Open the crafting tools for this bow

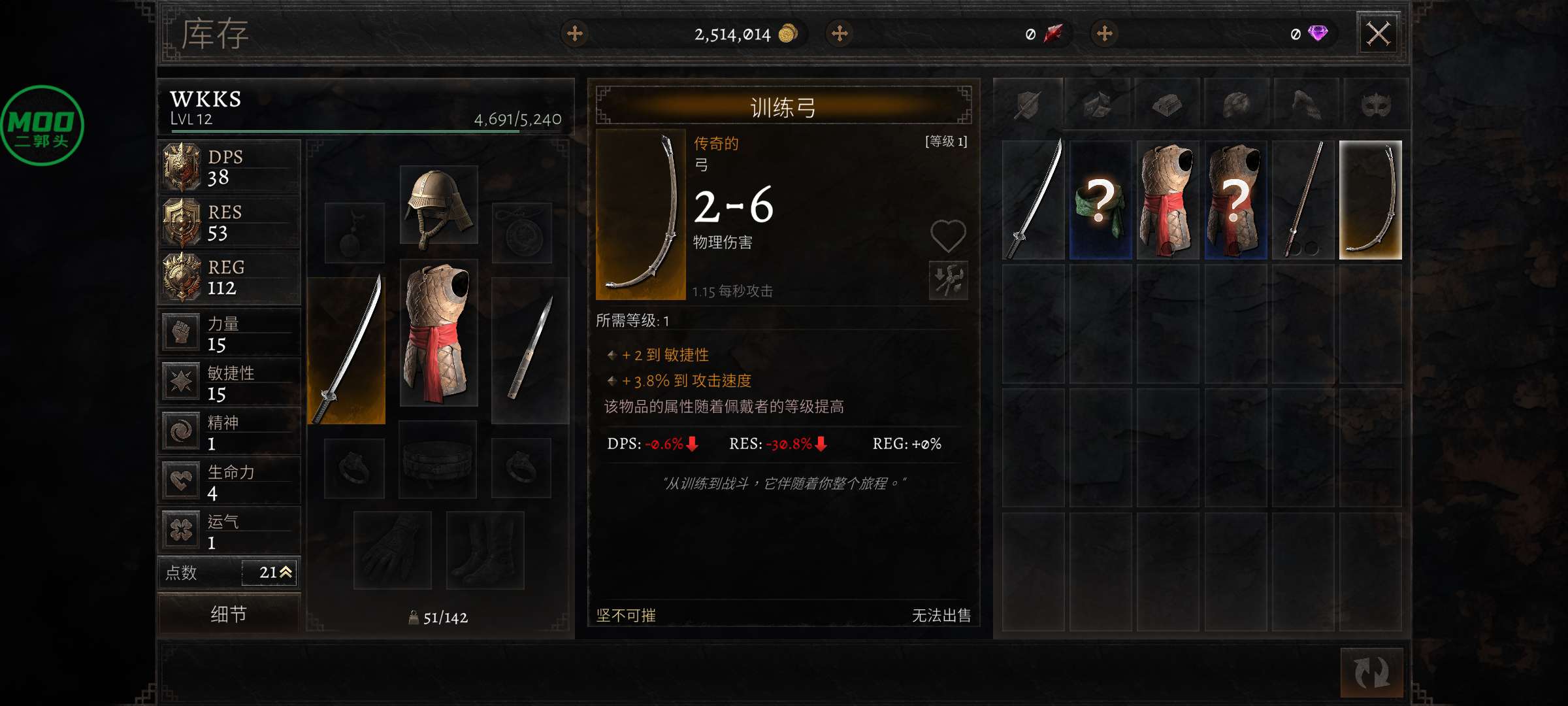pyautogui.click(x=948, y=280)
